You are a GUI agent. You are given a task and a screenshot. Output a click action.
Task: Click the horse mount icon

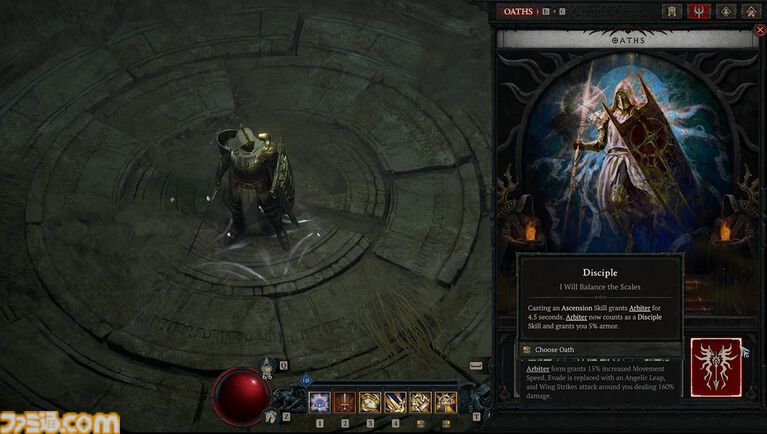click(268, 415)
